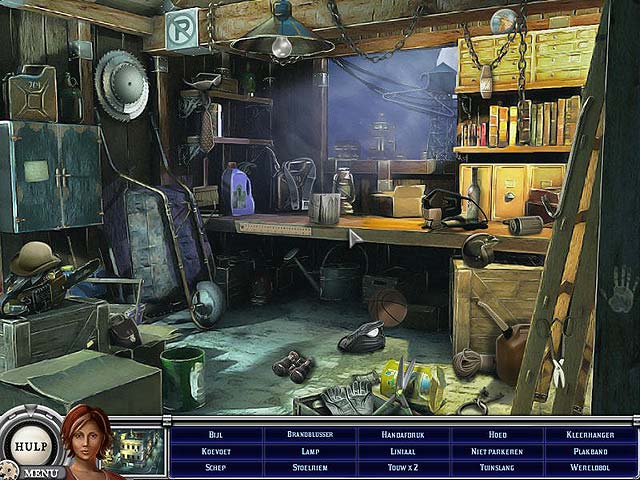The width and height of the screenshot is (640, 480).
Task: Open the MENU button
Action: [40, 472]
